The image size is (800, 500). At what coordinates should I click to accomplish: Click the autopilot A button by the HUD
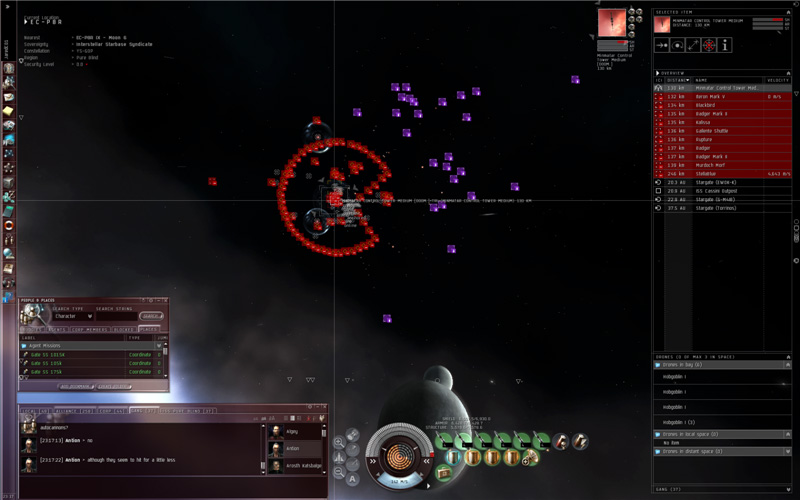click(x=353, y=479)
